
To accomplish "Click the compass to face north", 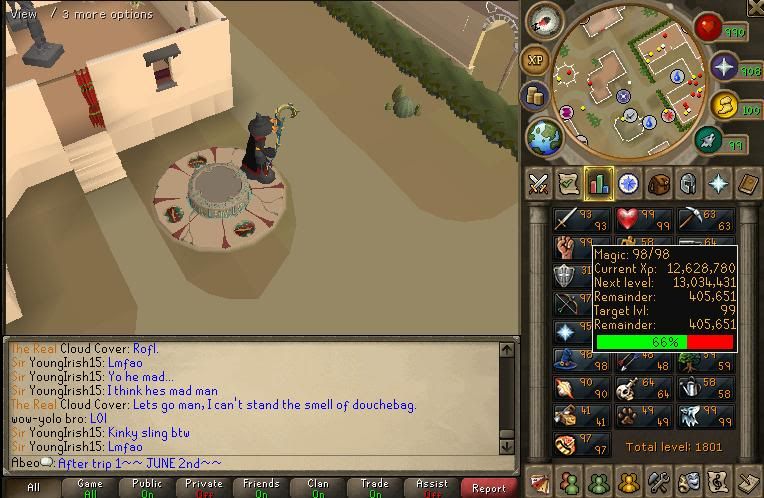I will pyautogui.click(x=546, y=20).
